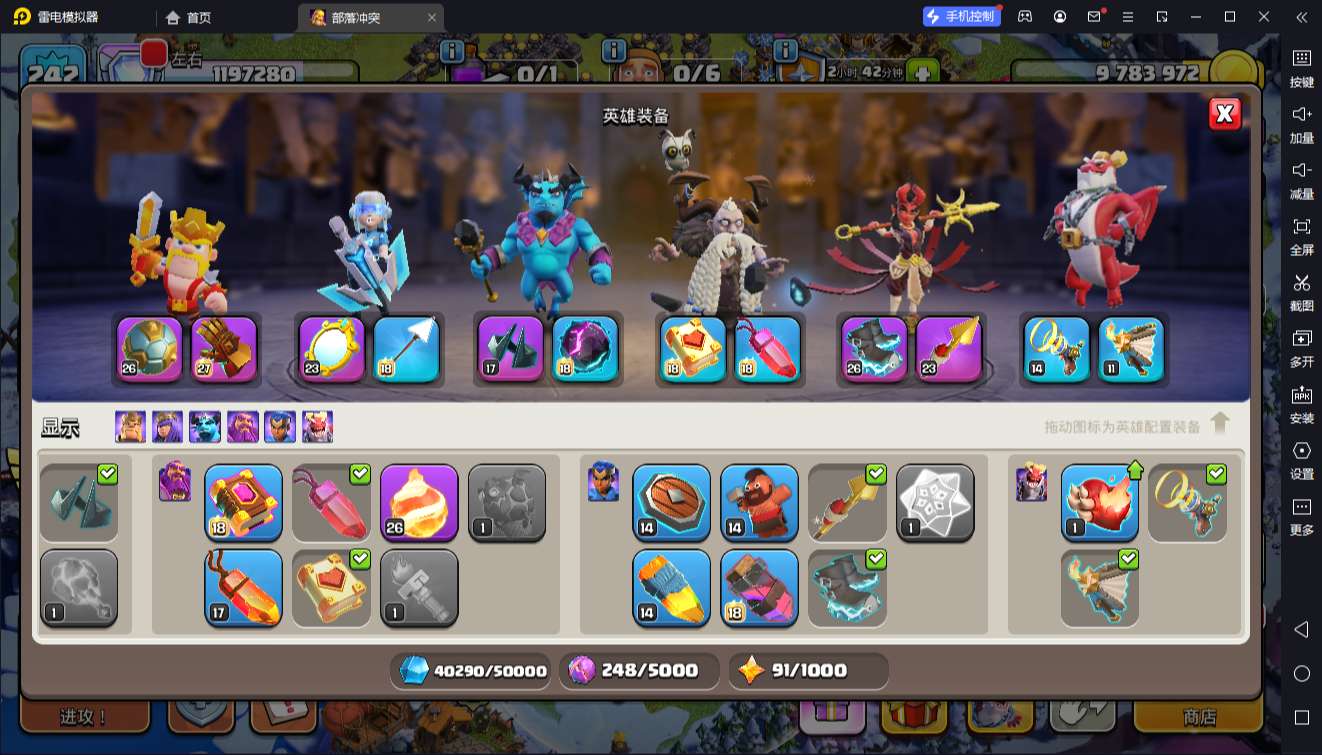
Task: Select the royal shield equipment level 14
Action: [x=671, y=502]
